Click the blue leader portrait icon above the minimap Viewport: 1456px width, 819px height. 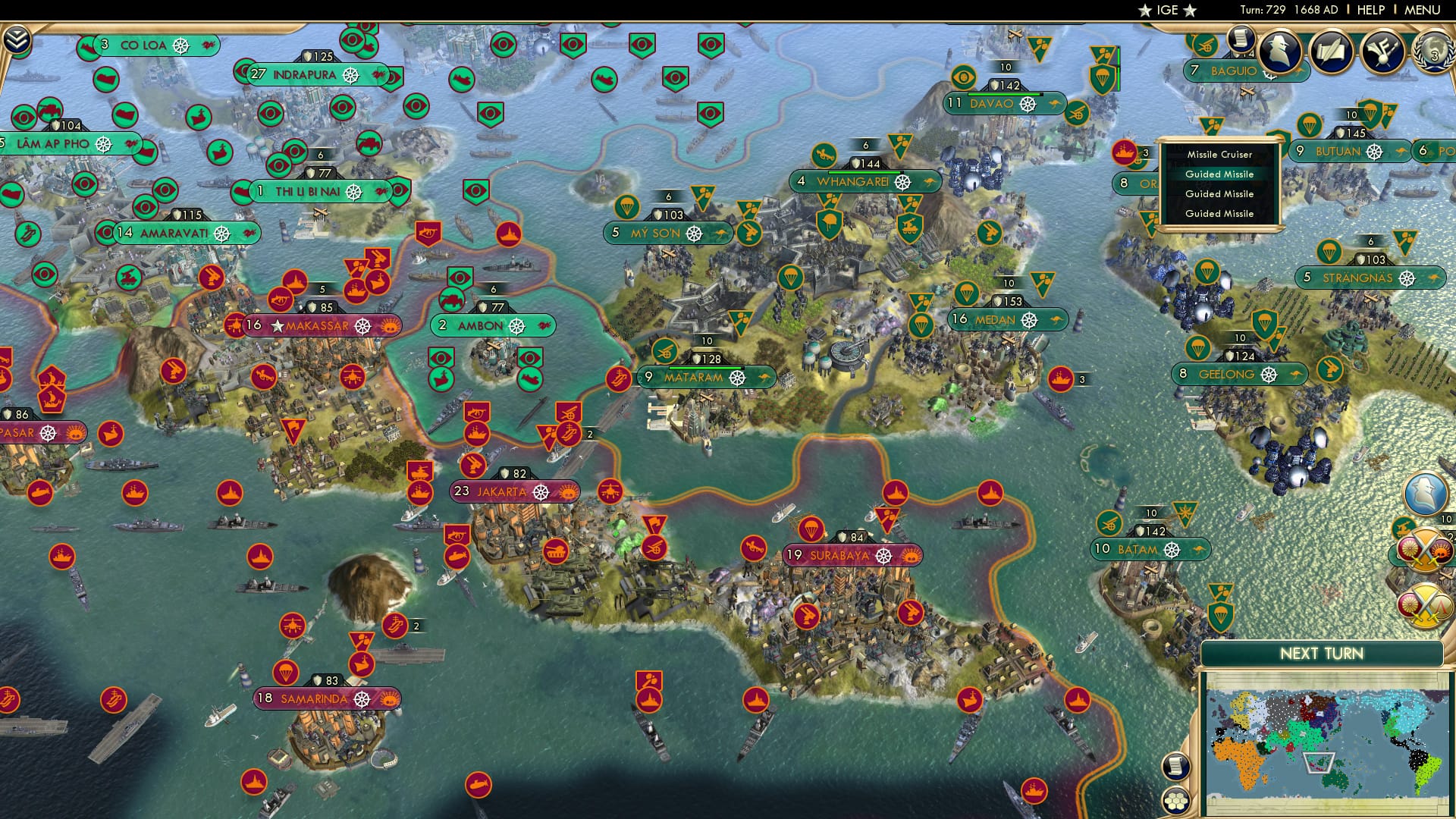coord(1425,494)
